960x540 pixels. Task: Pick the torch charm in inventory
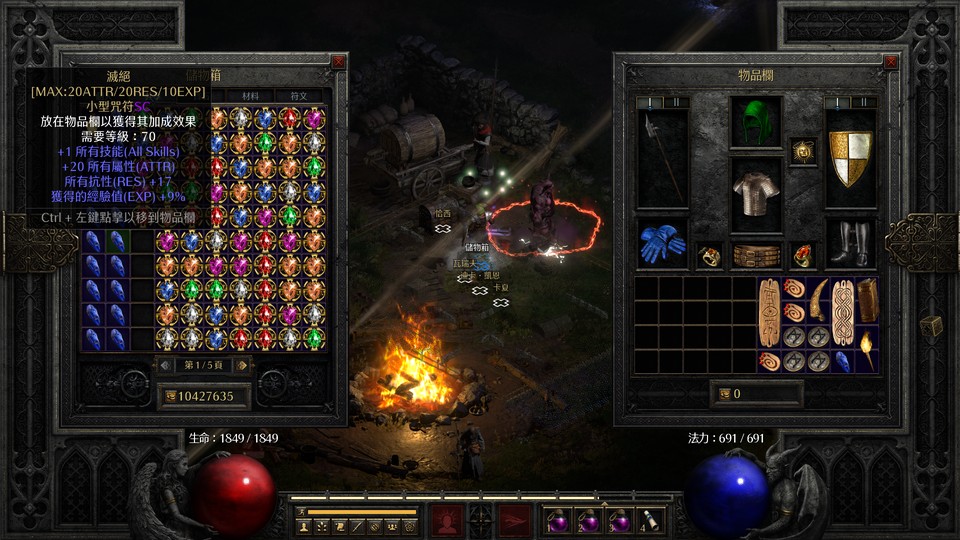868,348
